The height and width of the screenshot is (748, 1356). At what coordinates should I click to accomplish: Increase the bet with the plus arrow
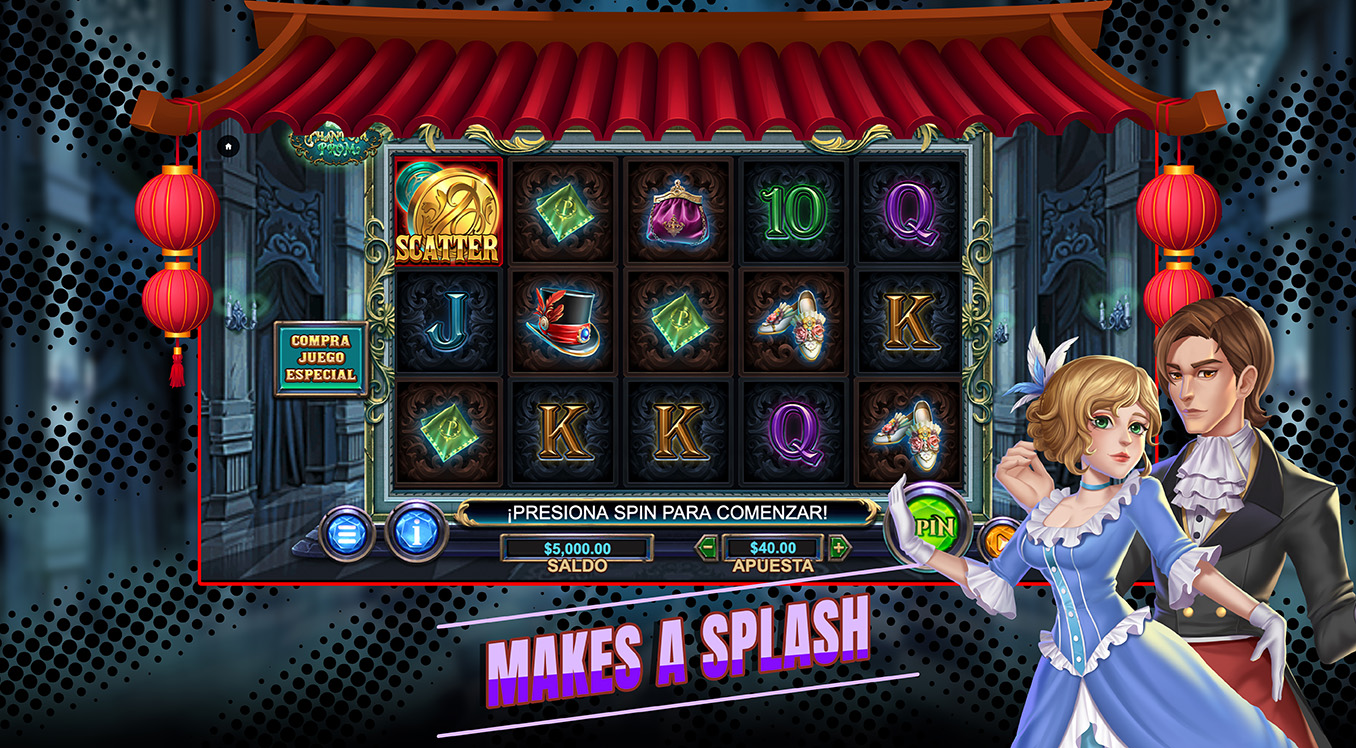tap(839, 547)
